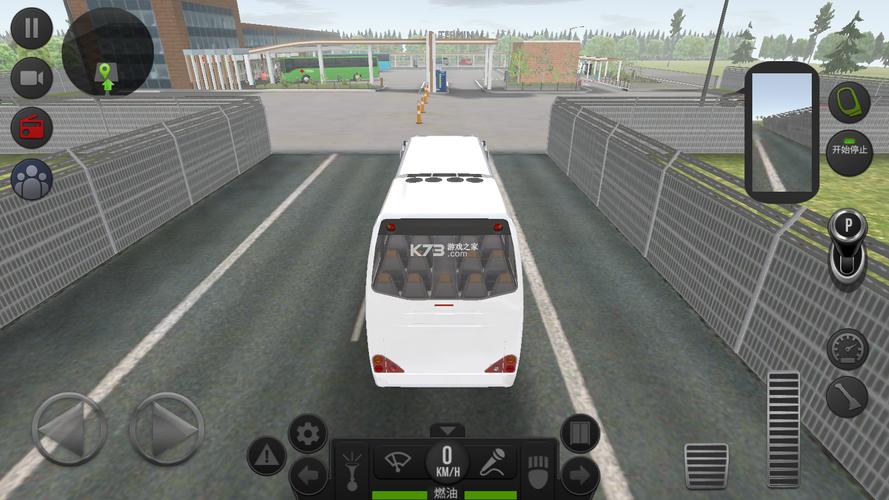Activate the right turn signal
The width and height of the screenshot is (889, 500).
click(x=580, y=477)
